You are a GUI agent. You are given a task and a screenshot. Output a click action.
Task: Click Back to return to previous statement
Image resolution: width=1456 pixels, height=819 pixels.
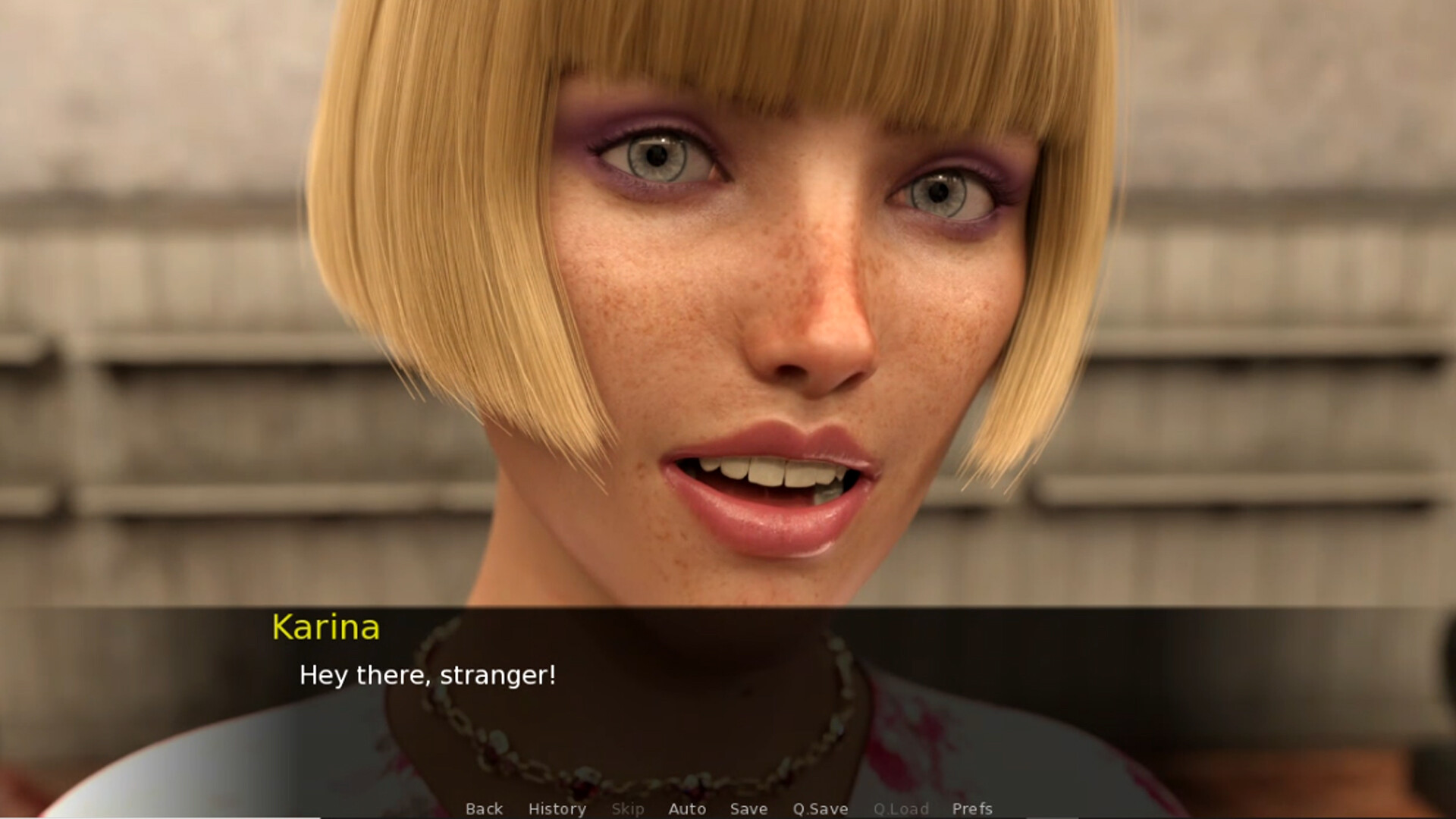(485, 809)
